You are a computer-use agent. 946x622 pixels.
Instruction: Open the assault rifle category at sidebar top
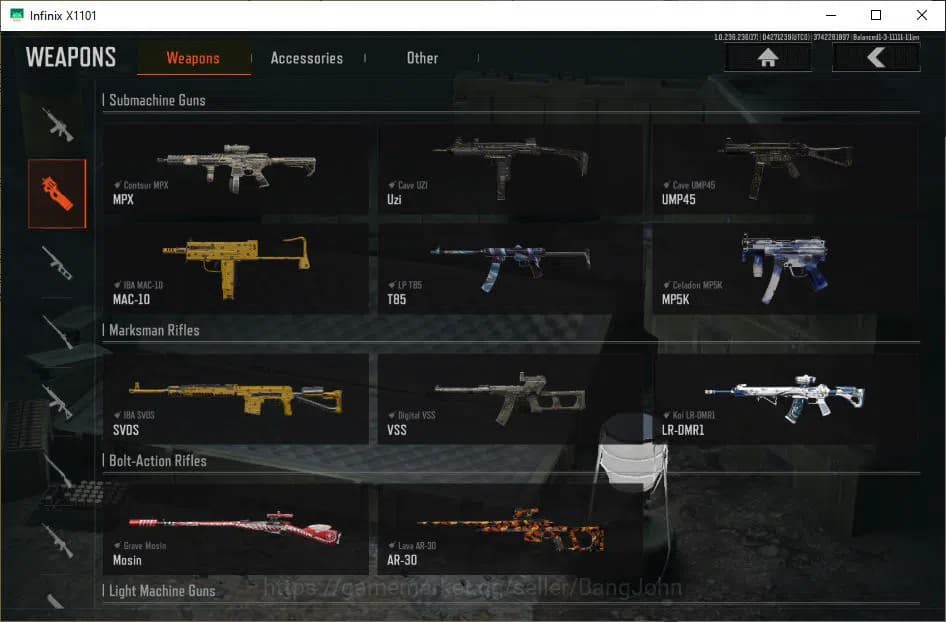point(57,124)
